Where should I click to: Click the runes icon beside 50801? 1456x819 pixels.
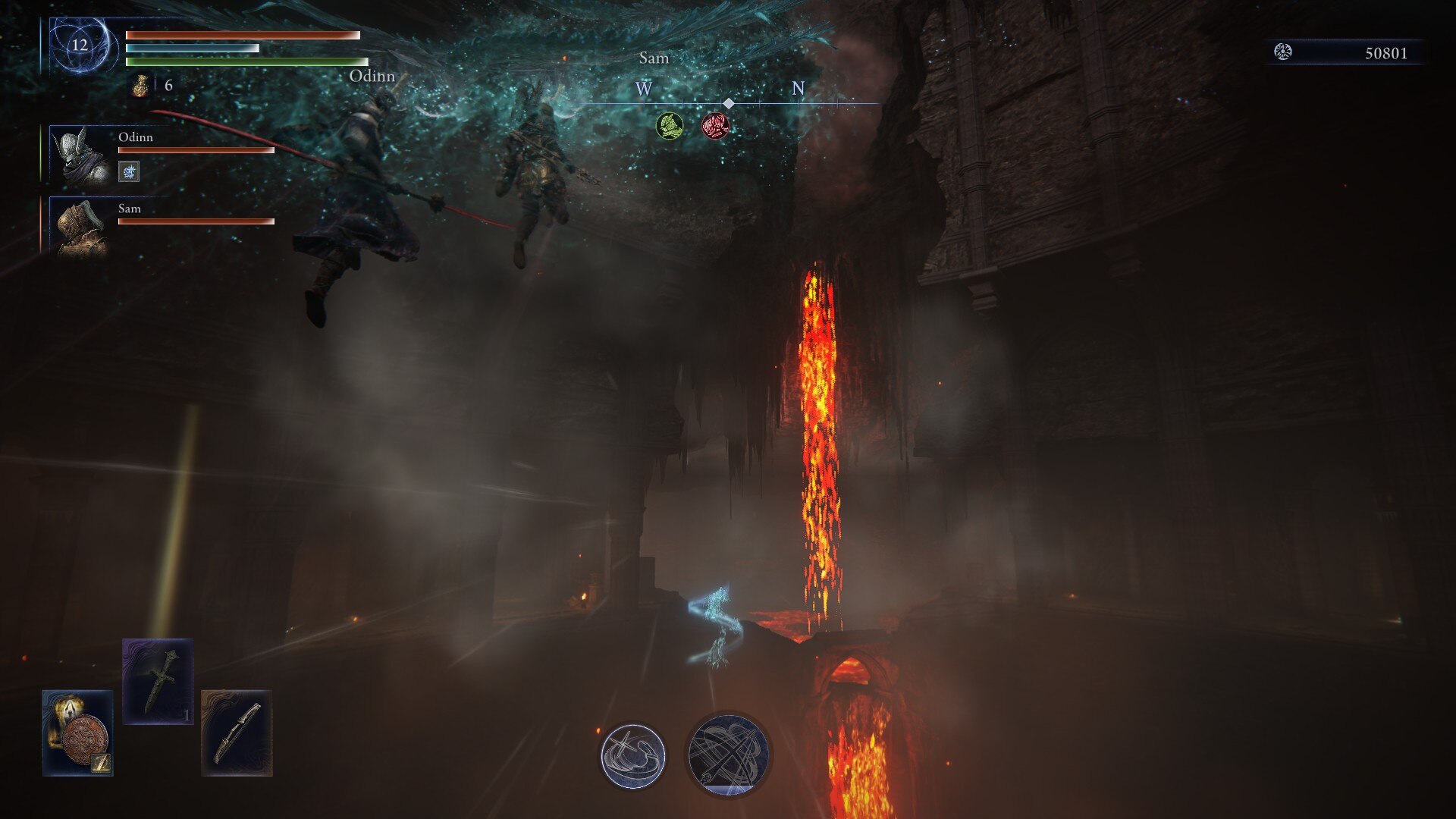[1283, 52]
